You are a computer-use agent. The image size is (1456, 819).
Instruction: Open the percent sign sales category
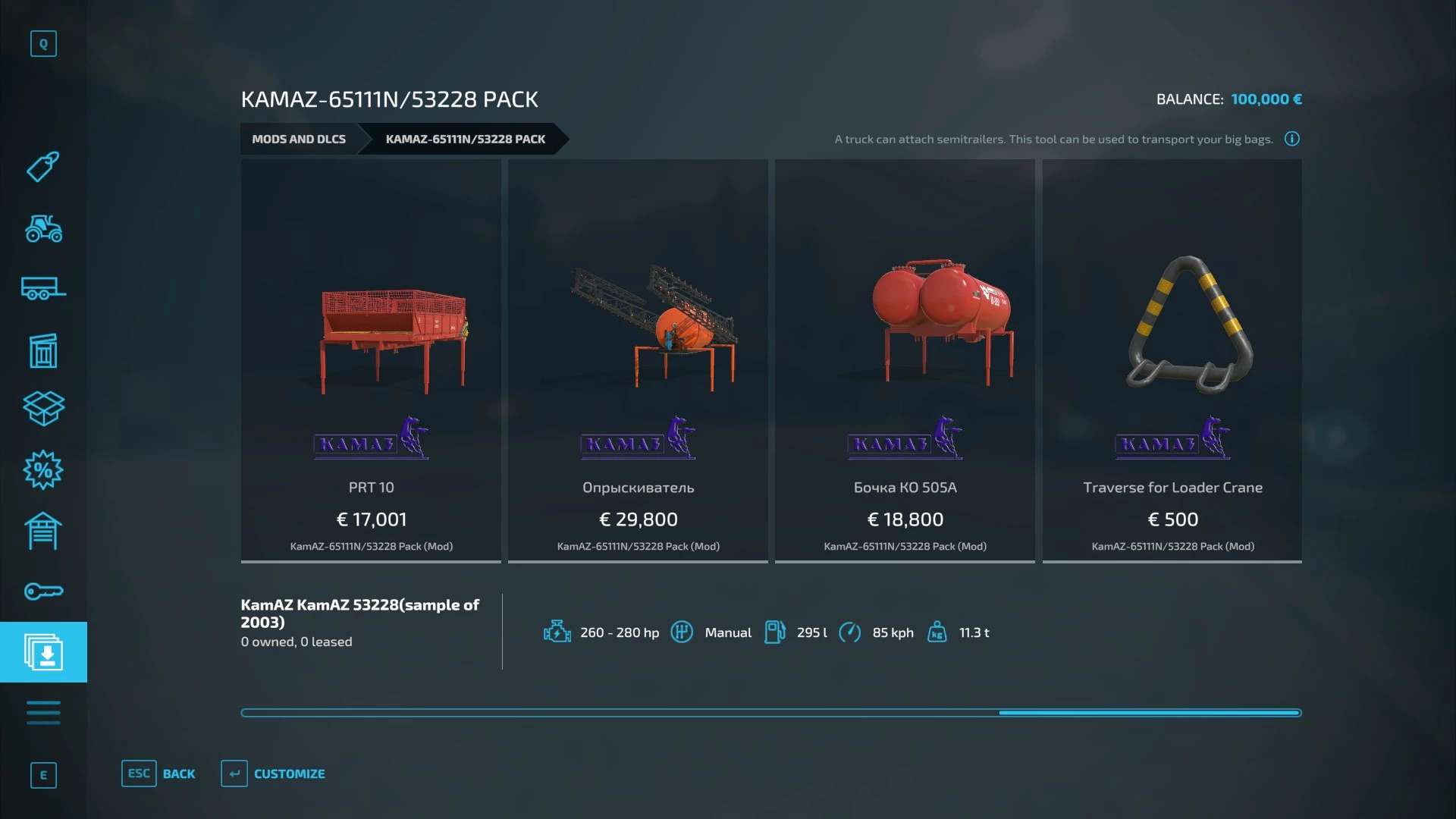(43, 470)
